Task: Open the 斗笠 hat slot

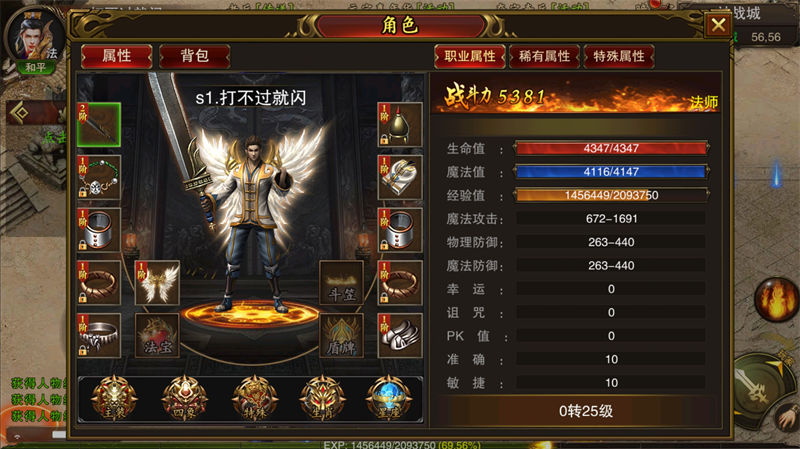Action: click(x=341, y=283)
